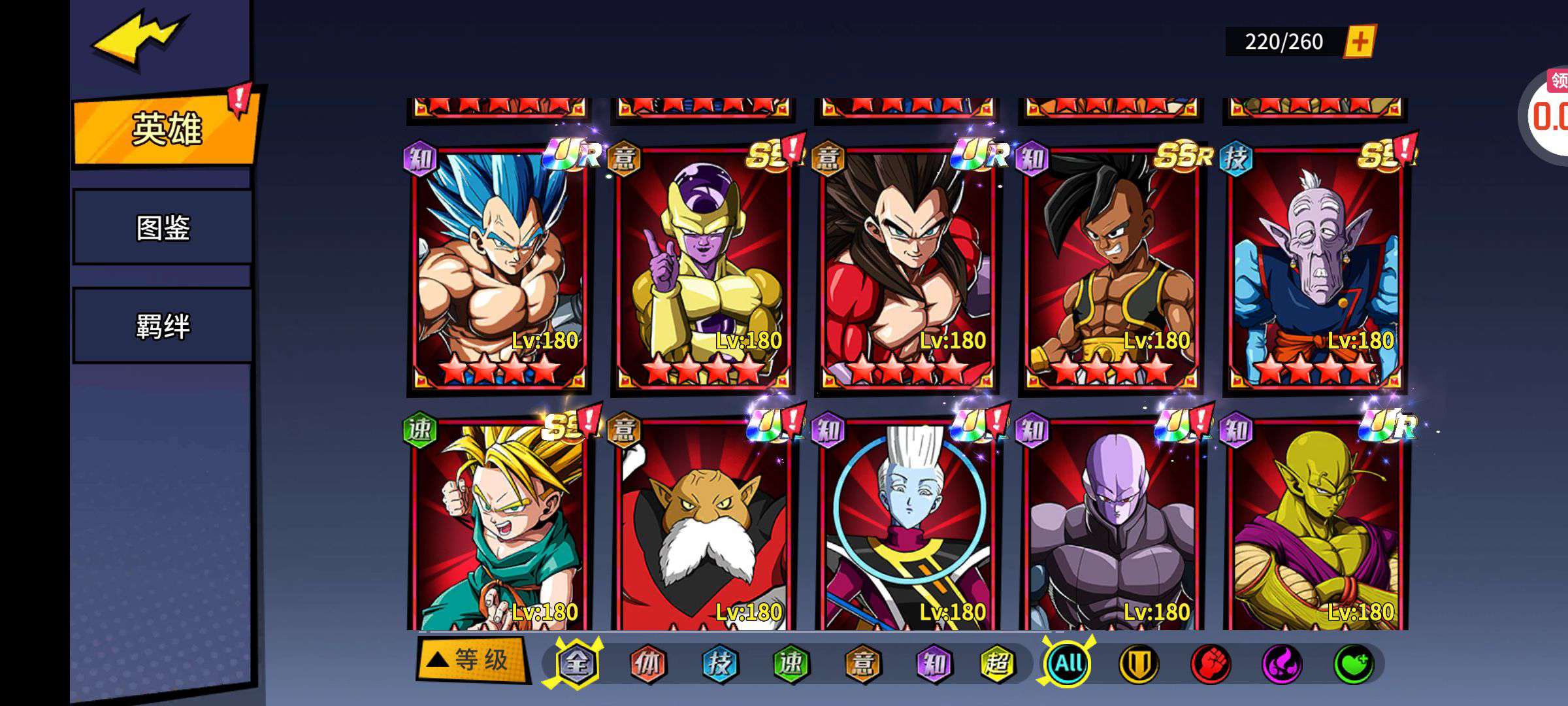Pick the Uub SSR hero card
Viewport: 1568px width, 706px height.
[x=1111, y=269]
